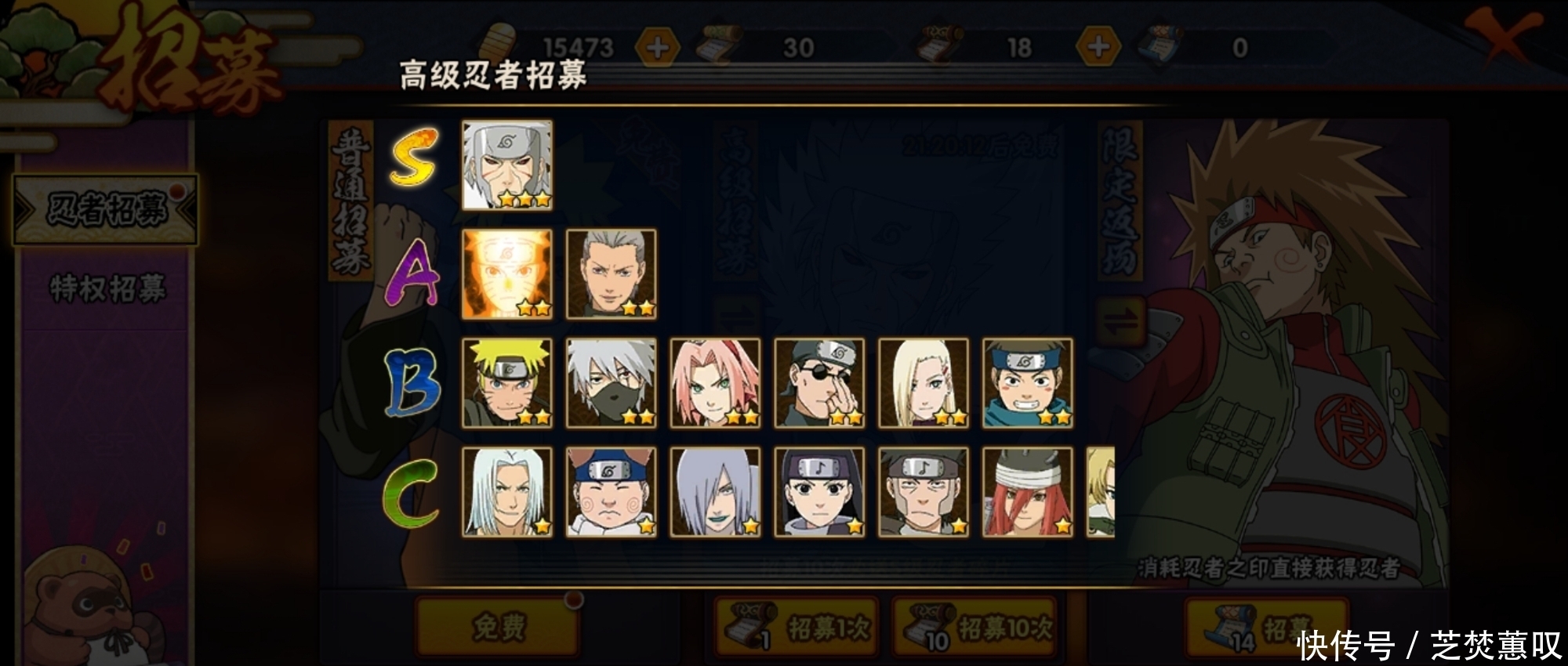Toggle the swap arrows under 限定返场
This screenshot has height=666, width=1568.
point(1121,321)
